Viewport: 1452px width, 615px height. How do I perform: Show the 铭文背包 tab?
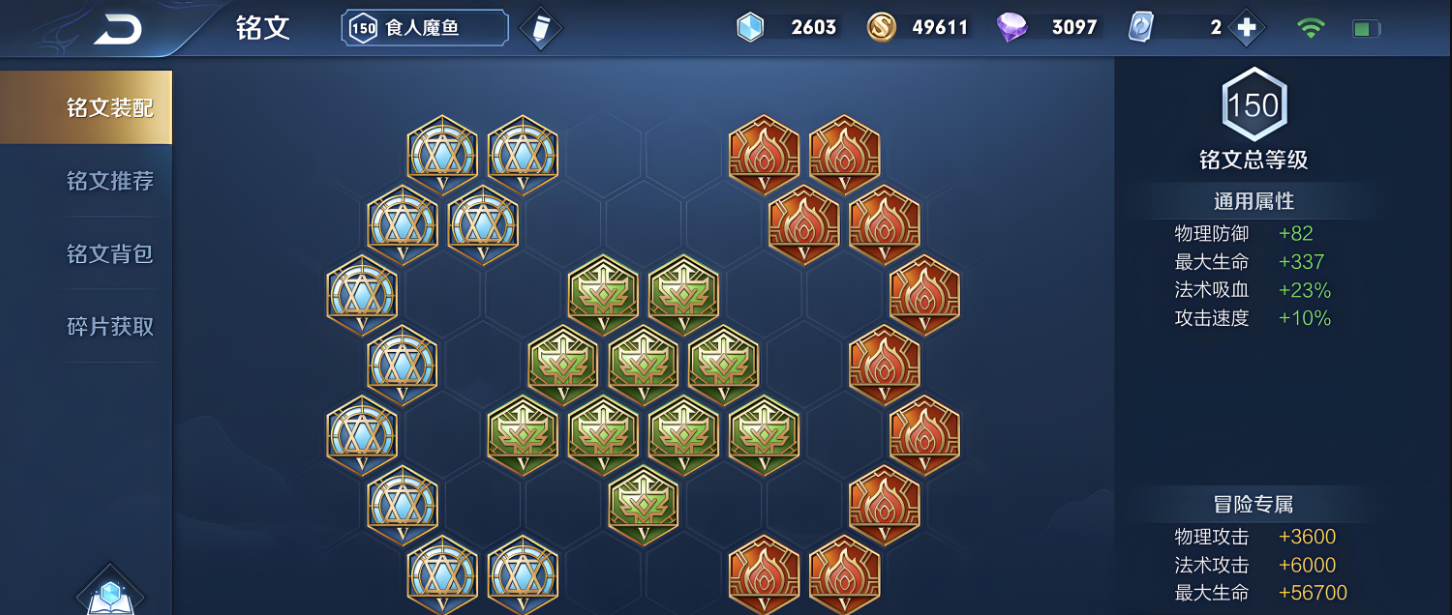coord(110,254)
